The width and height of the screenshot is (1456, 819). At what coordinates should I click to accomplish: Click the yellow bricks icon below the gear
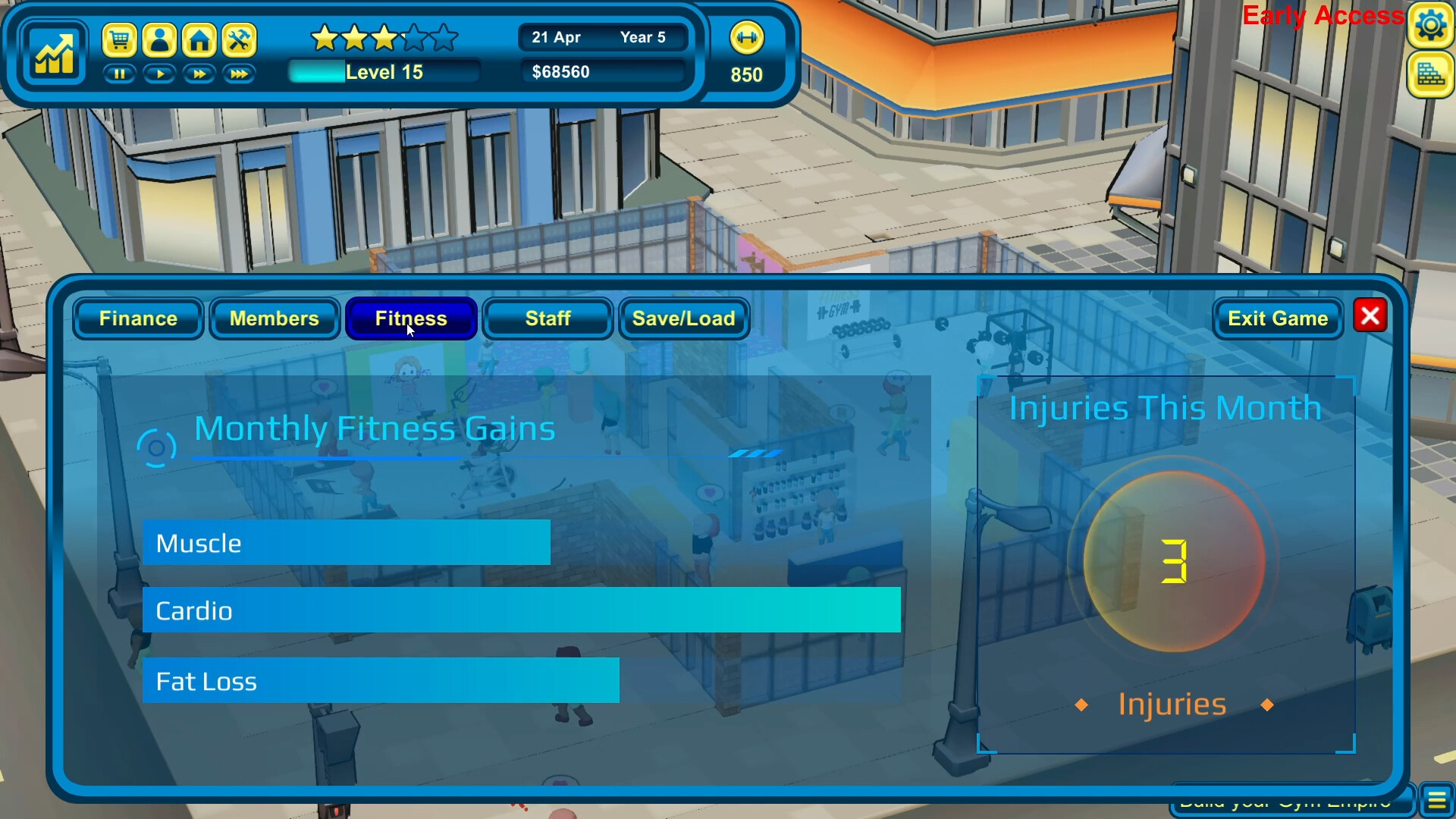coord(1432,75)
